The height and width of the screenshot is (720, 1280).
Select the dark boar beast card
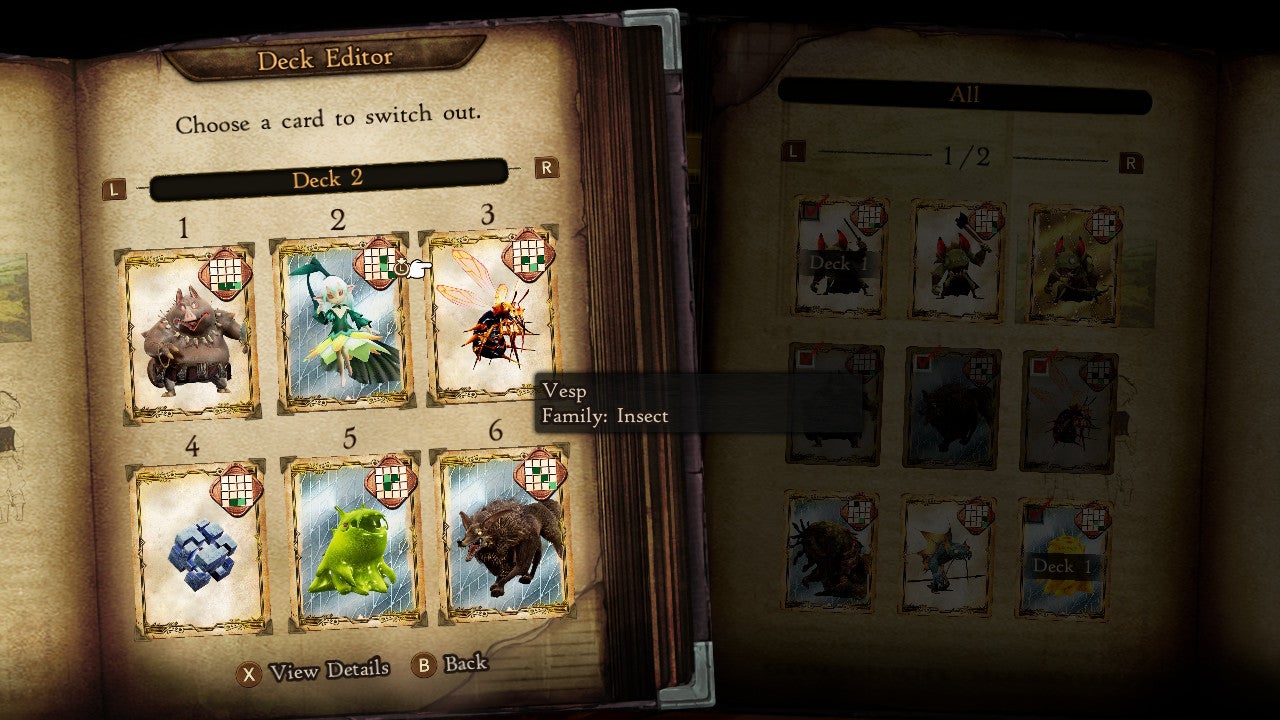click(x=950, y=408)
